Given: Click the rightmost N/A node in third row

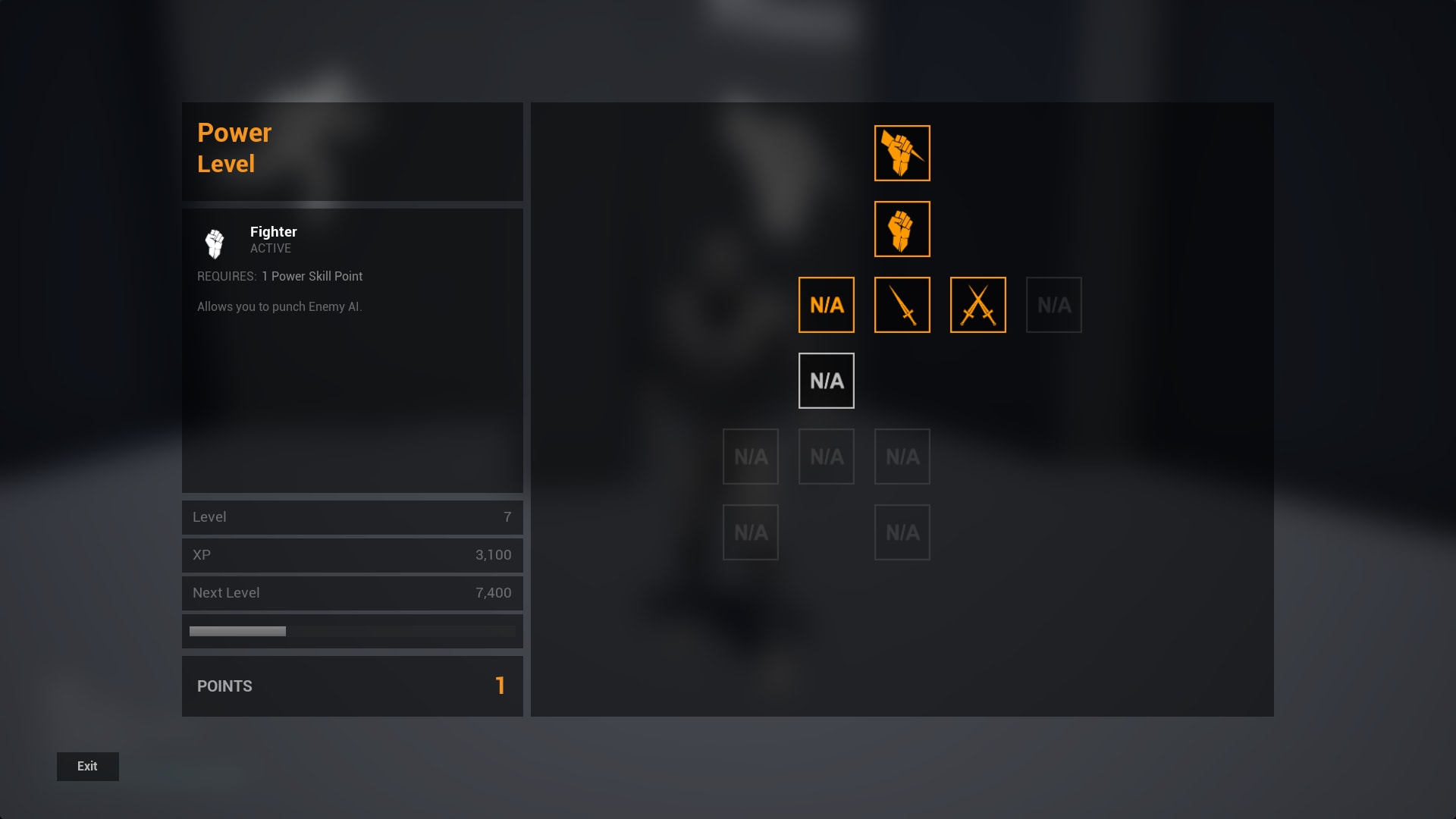Looking at the screenshot, I should [x=902, y=457].
